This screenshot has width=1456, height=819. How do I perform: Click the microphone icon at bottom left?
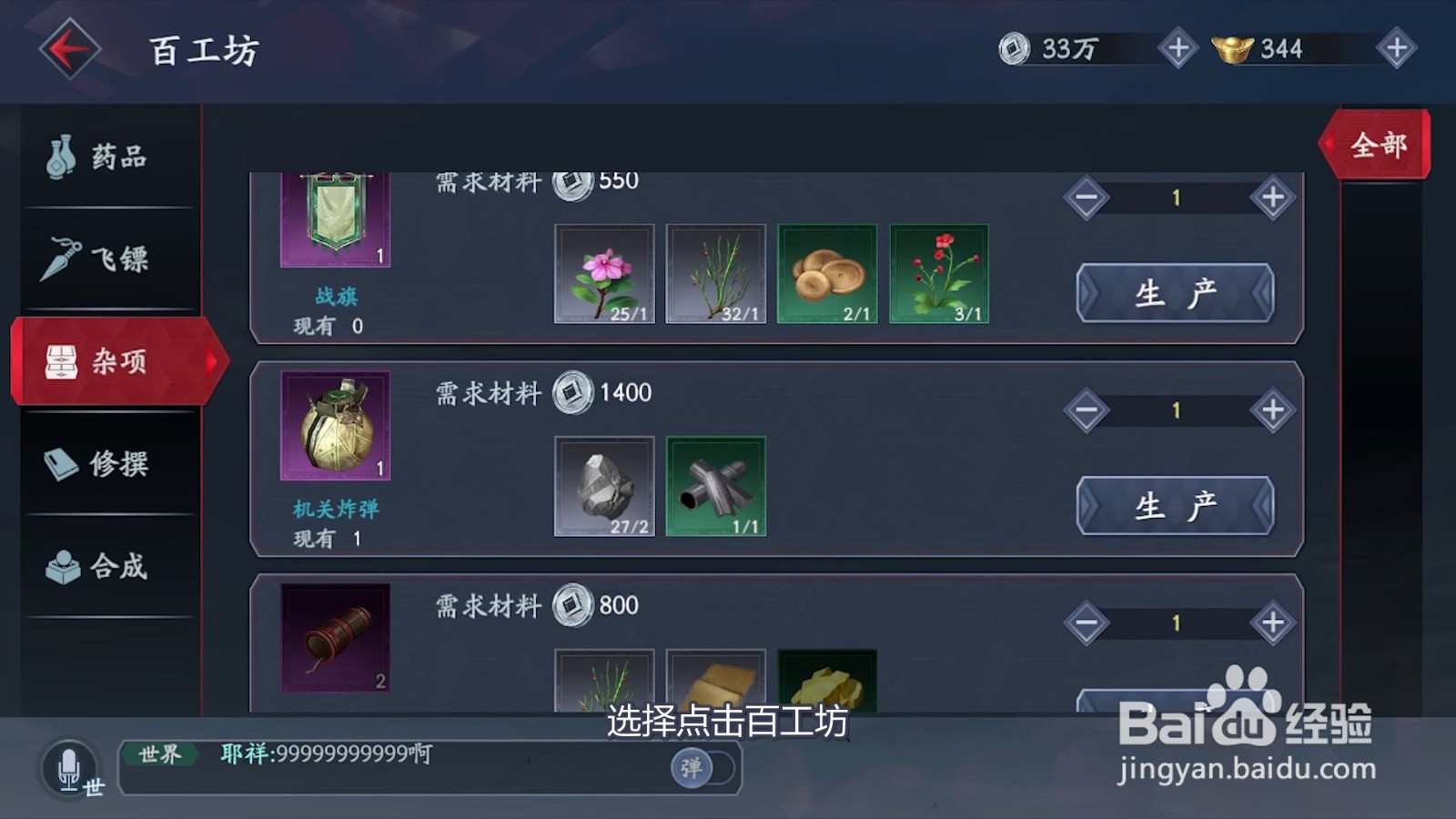68,767
